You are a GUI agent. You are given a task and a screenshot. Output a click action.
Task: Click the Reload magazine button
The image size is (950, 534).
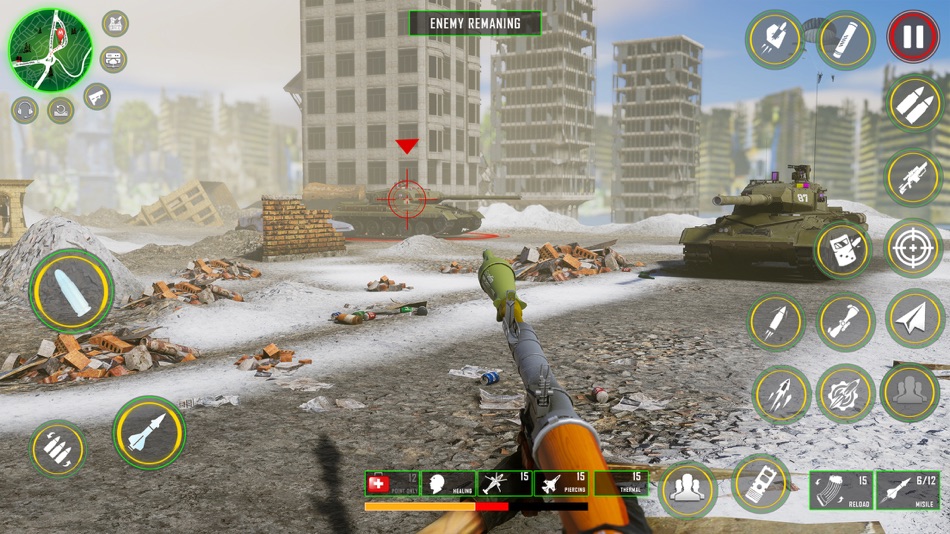(839, 489)
